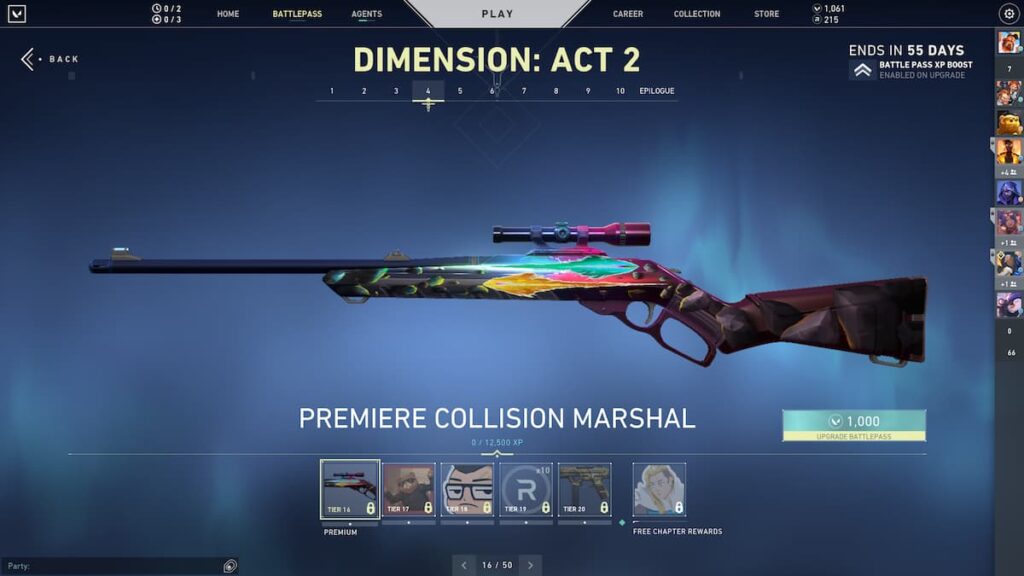Select the Tier 20 weapon skin reward
1024x576 pixels.
point(584,489)
